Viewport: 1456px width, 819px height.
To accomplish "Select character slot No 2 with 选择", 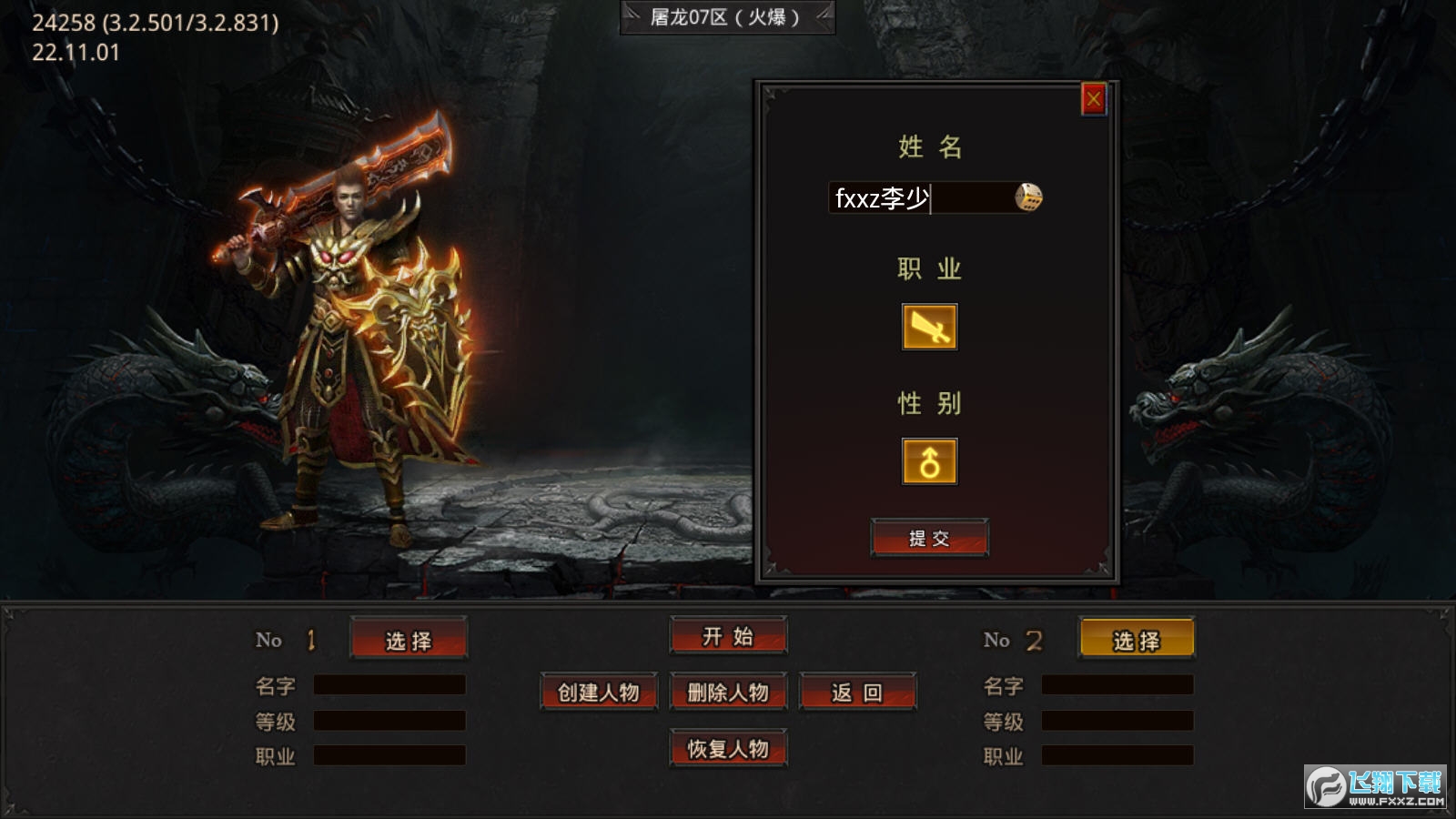I will point(1137,639).
